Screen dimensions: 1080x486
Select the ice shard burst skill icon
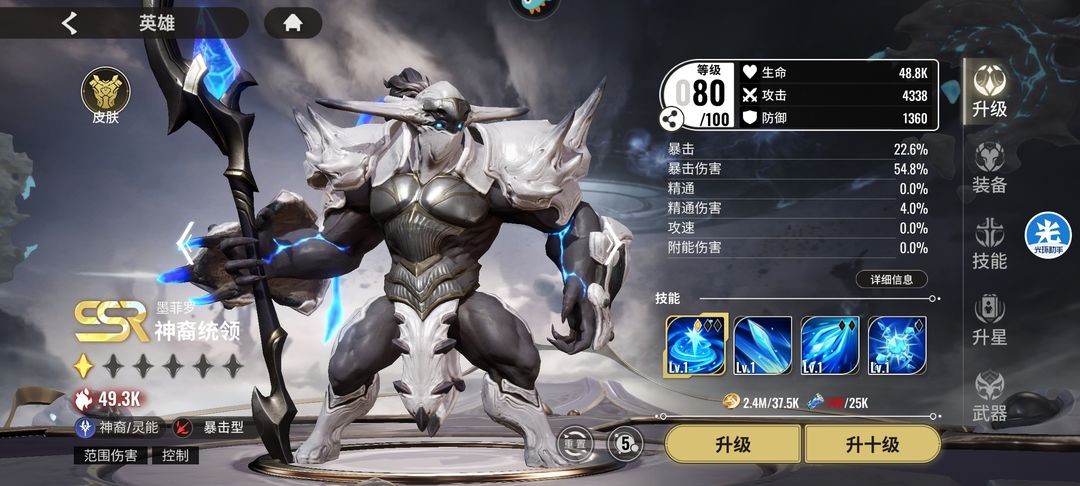click(x=830, y=345)
